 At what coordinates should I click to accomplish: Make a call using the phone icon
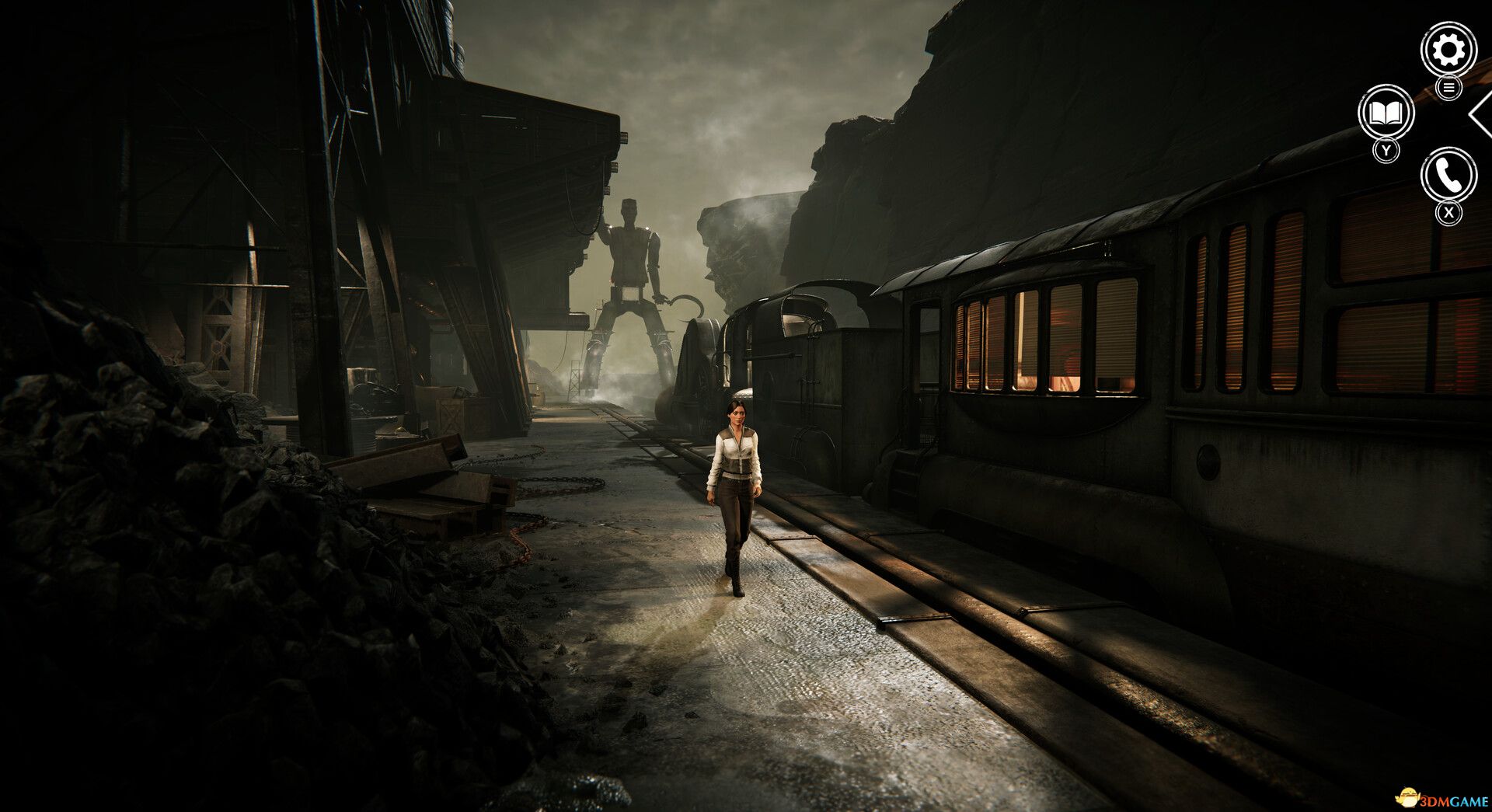pyautogui.click(x=1447, y=173)
